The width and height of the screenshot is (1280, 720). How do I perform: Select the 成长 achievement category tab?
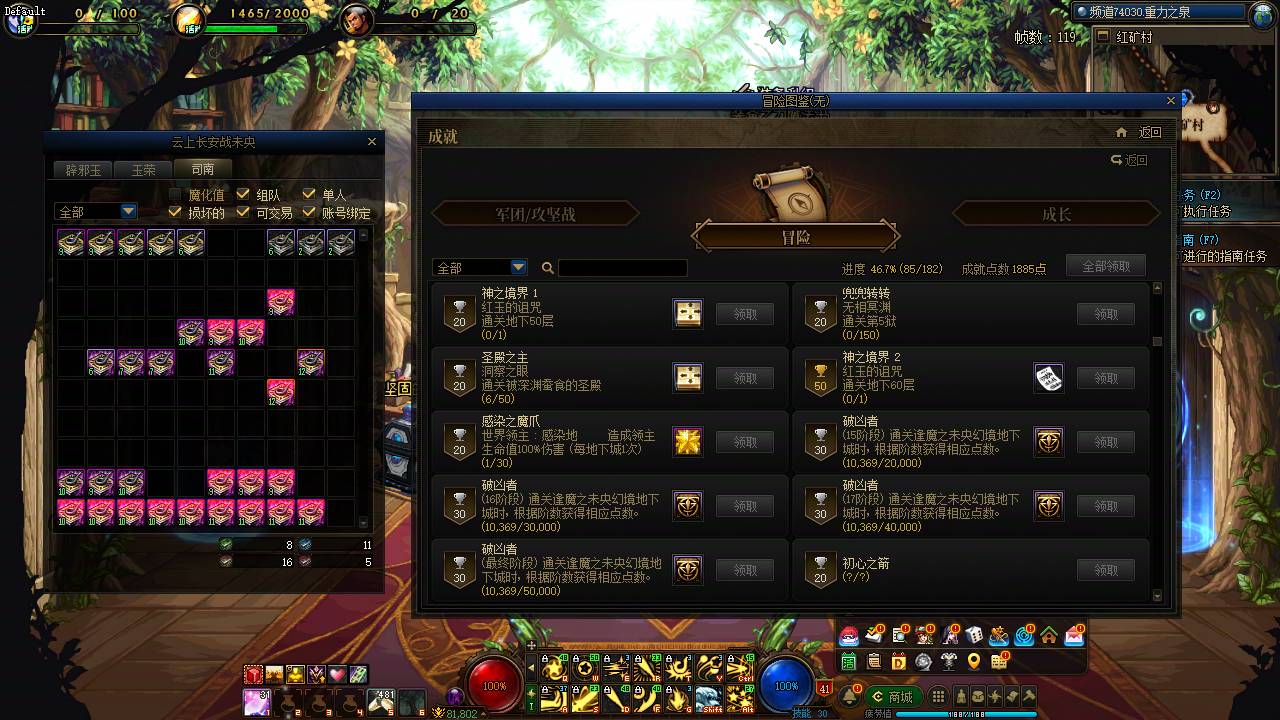[1056, 212]
